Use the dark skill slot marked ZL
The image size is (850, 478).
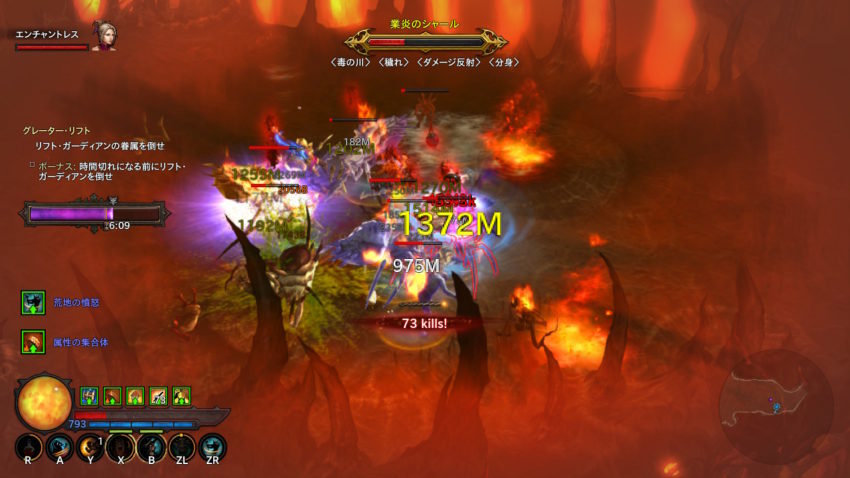(x=181, y=447)
